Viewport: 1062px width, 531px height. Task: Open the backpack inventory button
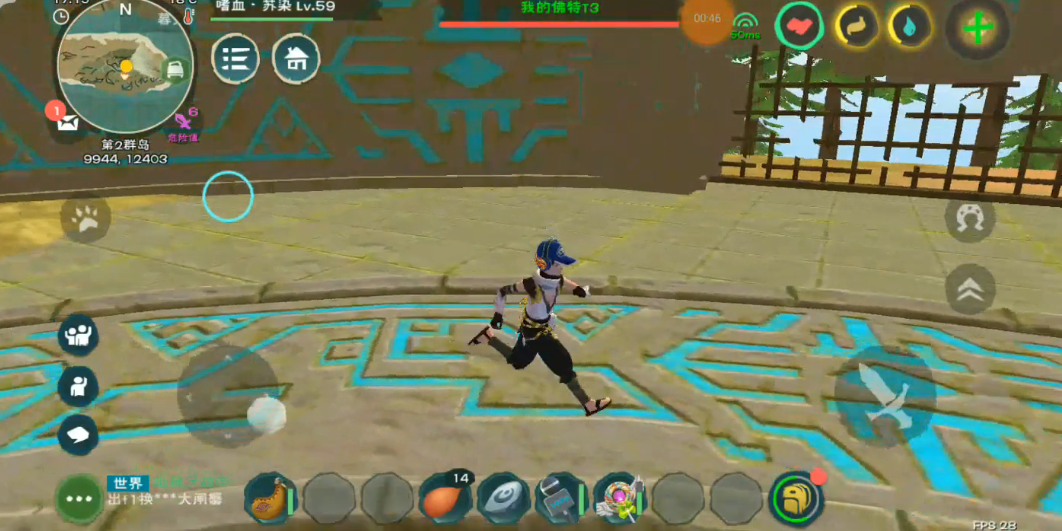click(796, 497)
